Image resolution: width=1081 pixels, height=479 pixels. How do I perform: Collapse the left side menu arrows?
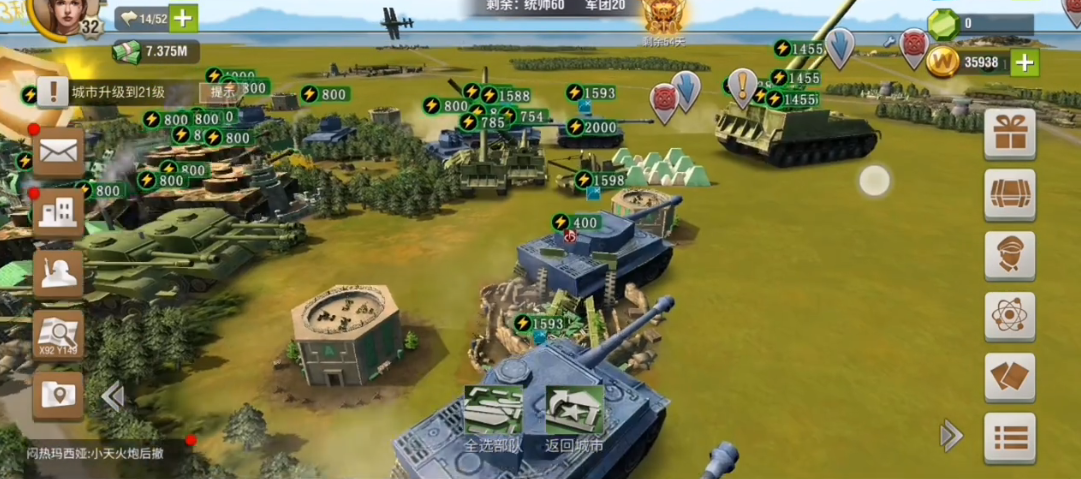pos(112,397)
